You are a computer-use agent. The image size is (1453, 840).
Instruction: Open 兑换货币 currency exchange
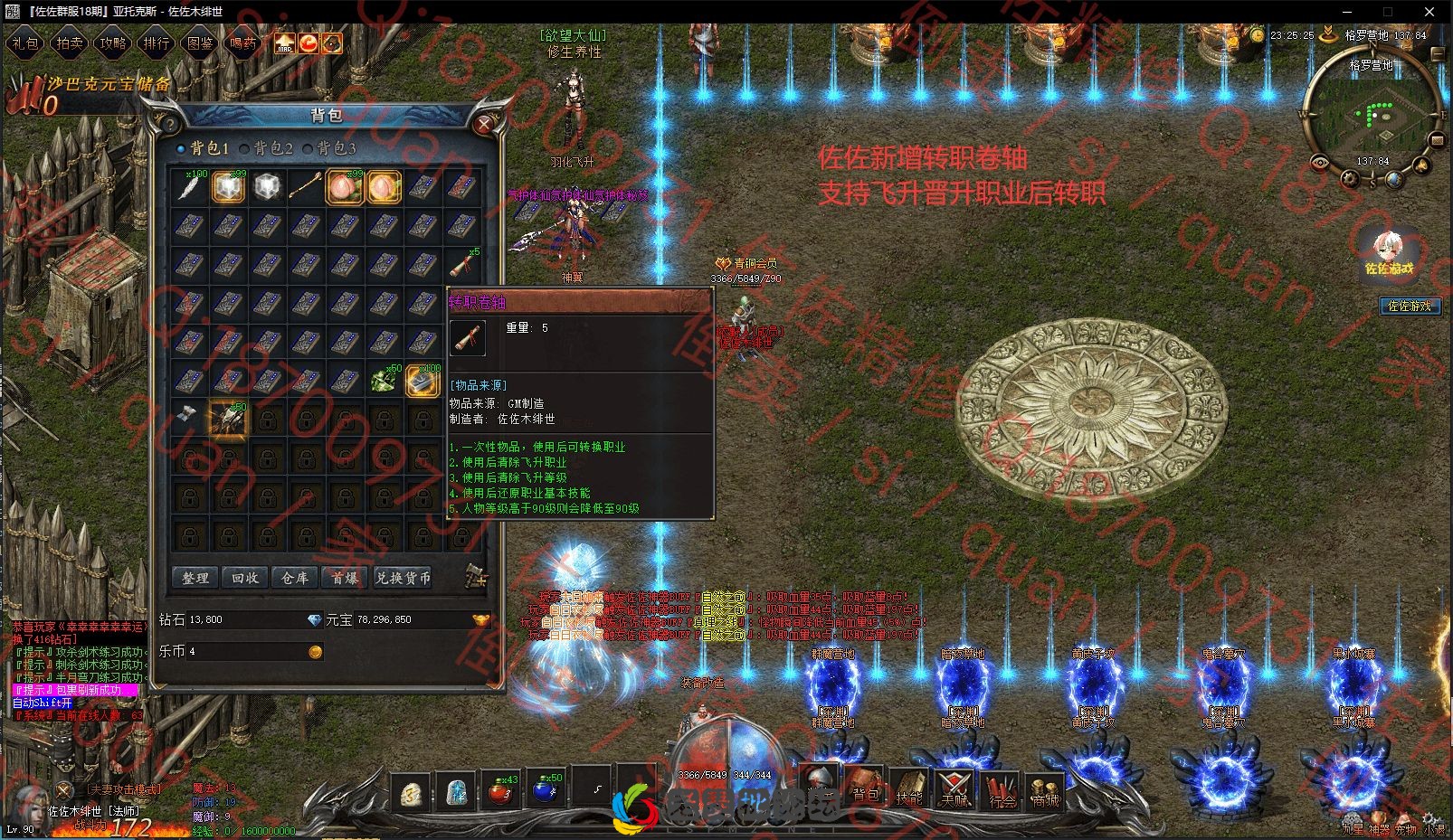coord(404,578)
